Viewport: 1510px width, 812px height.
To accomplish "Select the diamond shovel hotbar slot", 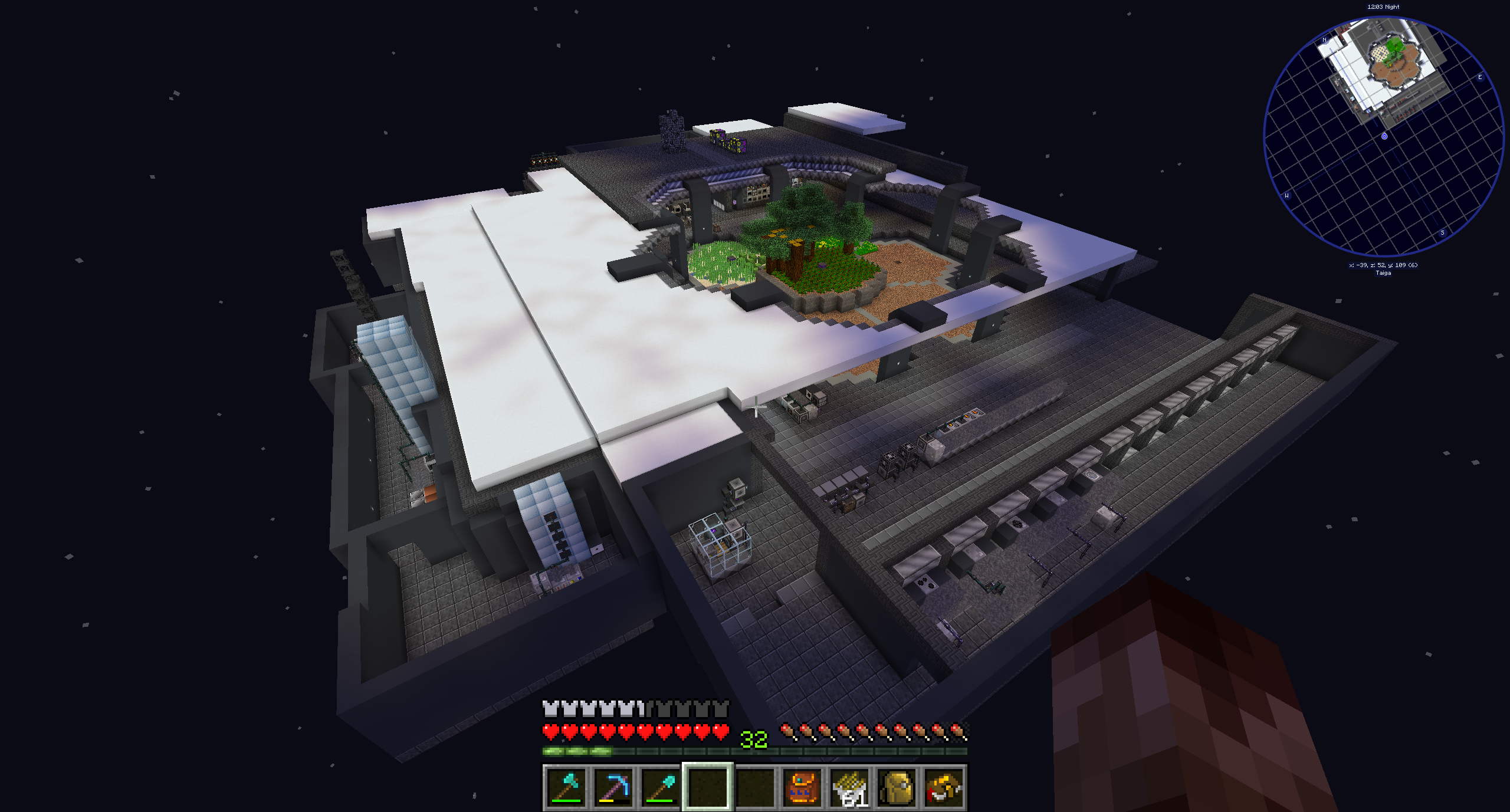I will [661, 787].
